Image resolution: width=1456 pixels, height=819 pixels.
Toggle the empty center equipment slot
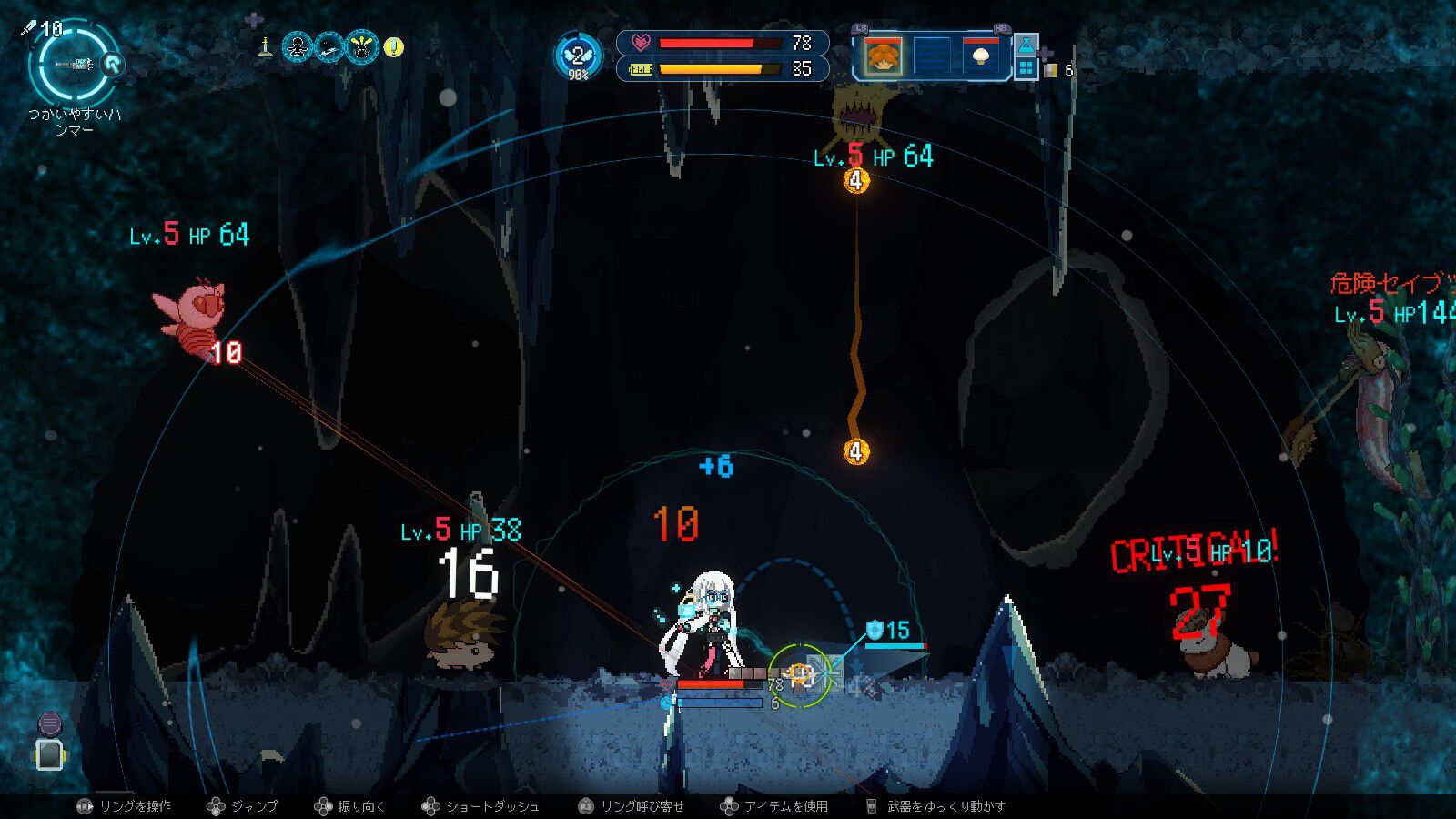click(x=932, y=56)
